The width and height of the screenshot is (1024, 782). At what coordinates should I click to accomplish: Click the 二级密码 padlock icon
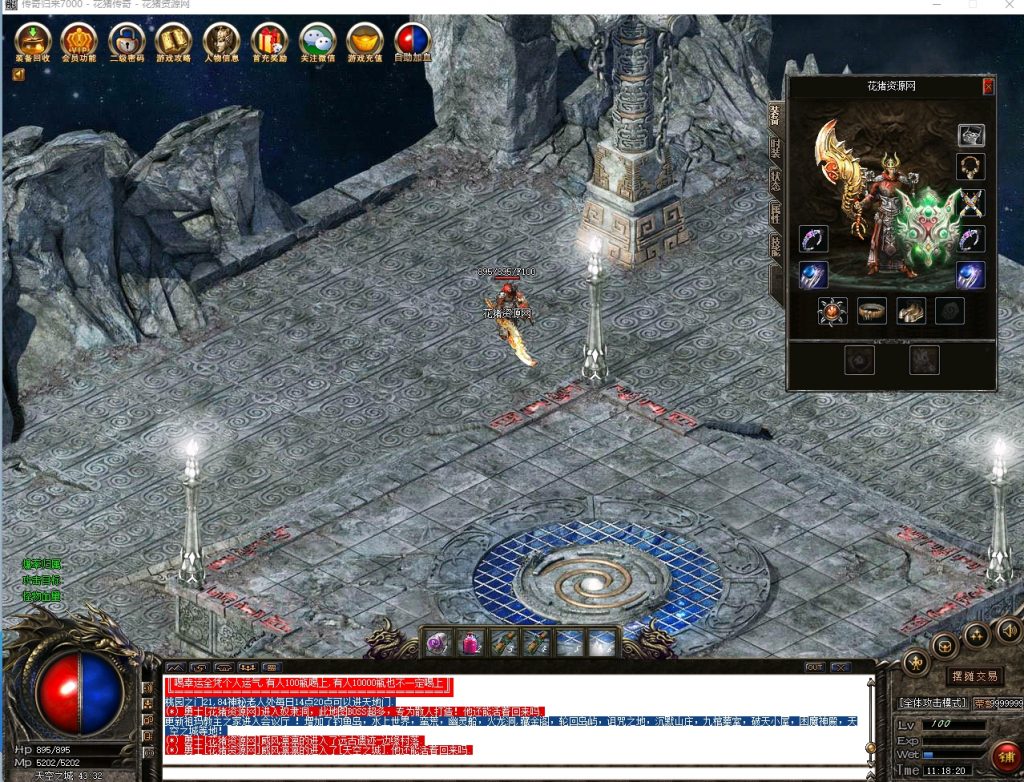127,42
